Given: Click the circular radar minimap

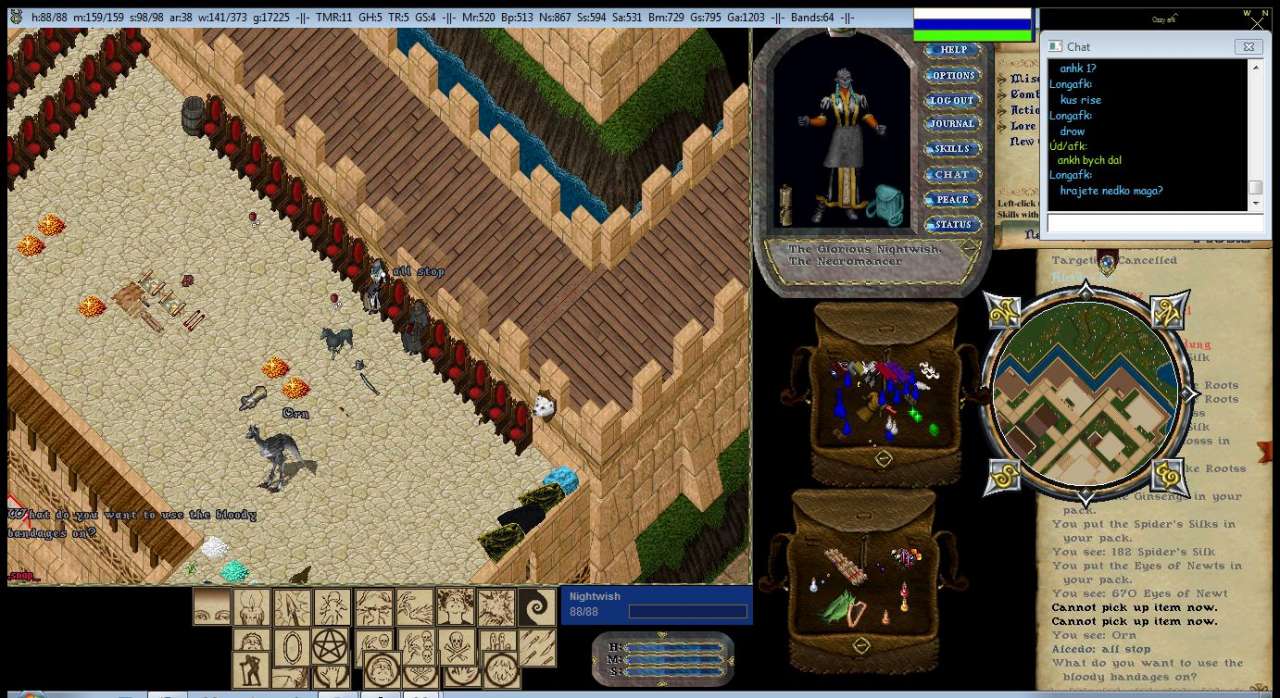Looking at the screenshot, I should click(1085, 391).
